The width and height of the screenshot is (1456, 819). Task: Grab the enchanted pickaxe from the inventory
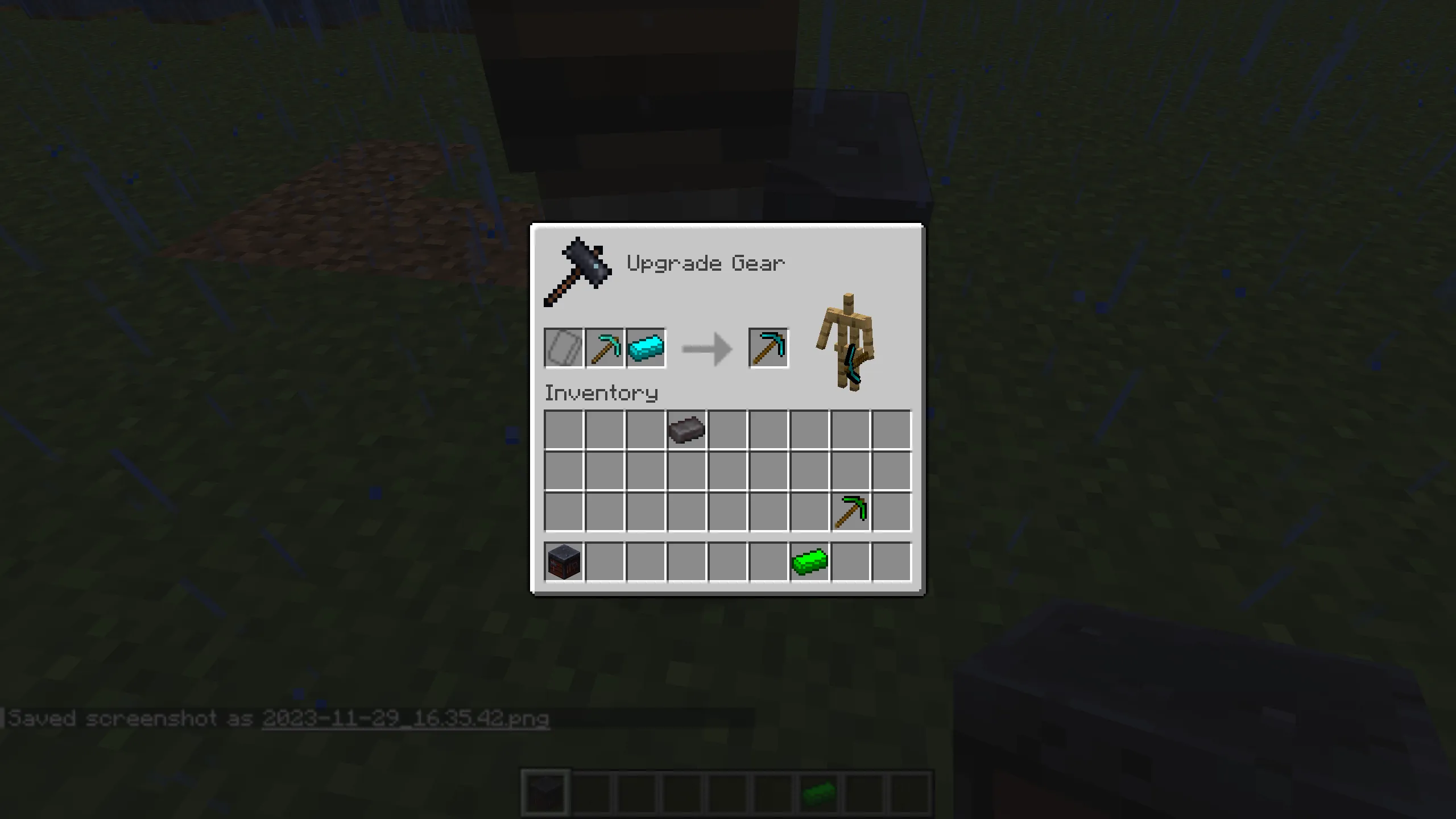(x=851, y=511)
